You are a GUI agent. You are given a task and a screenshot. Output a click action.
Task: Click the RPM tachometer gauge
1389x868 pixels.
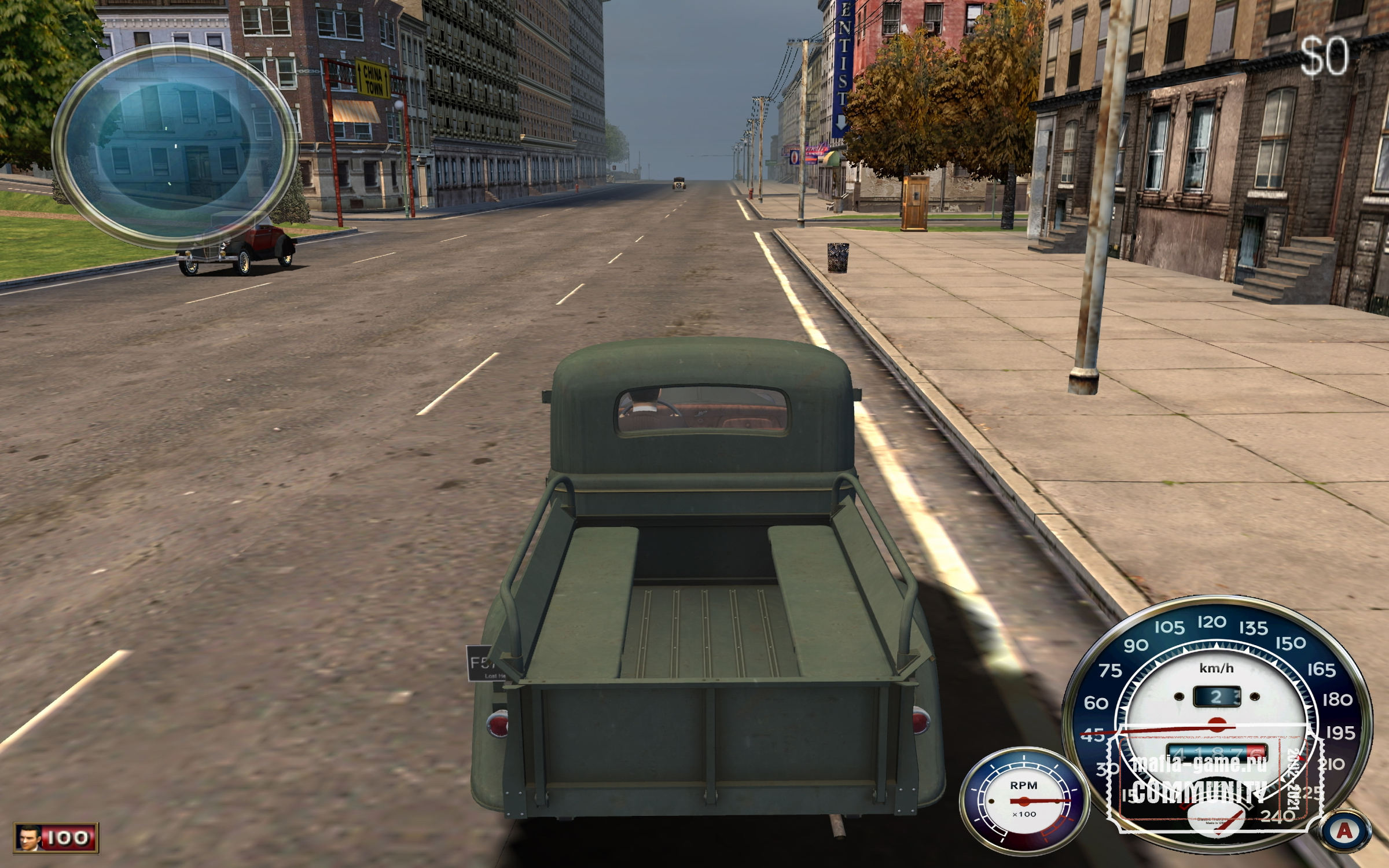1023,801
